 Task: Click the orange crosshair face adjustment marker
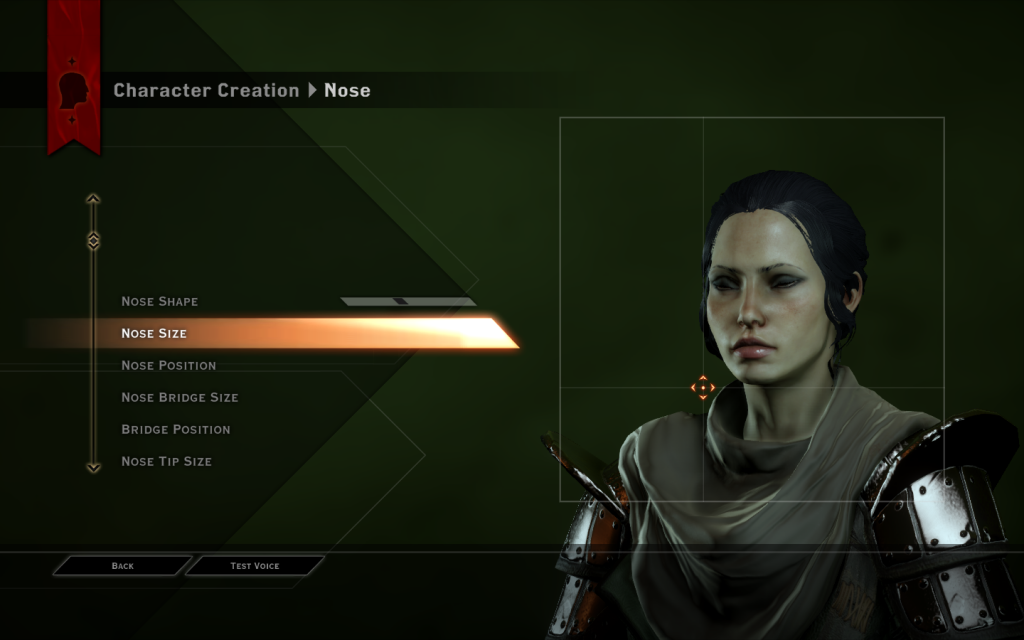click(x=703, y=388)
